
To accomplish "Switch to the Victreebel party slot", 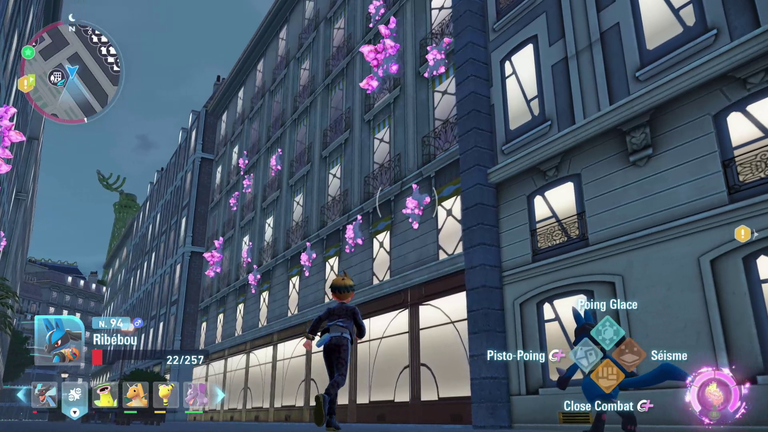I will point(105,395).
